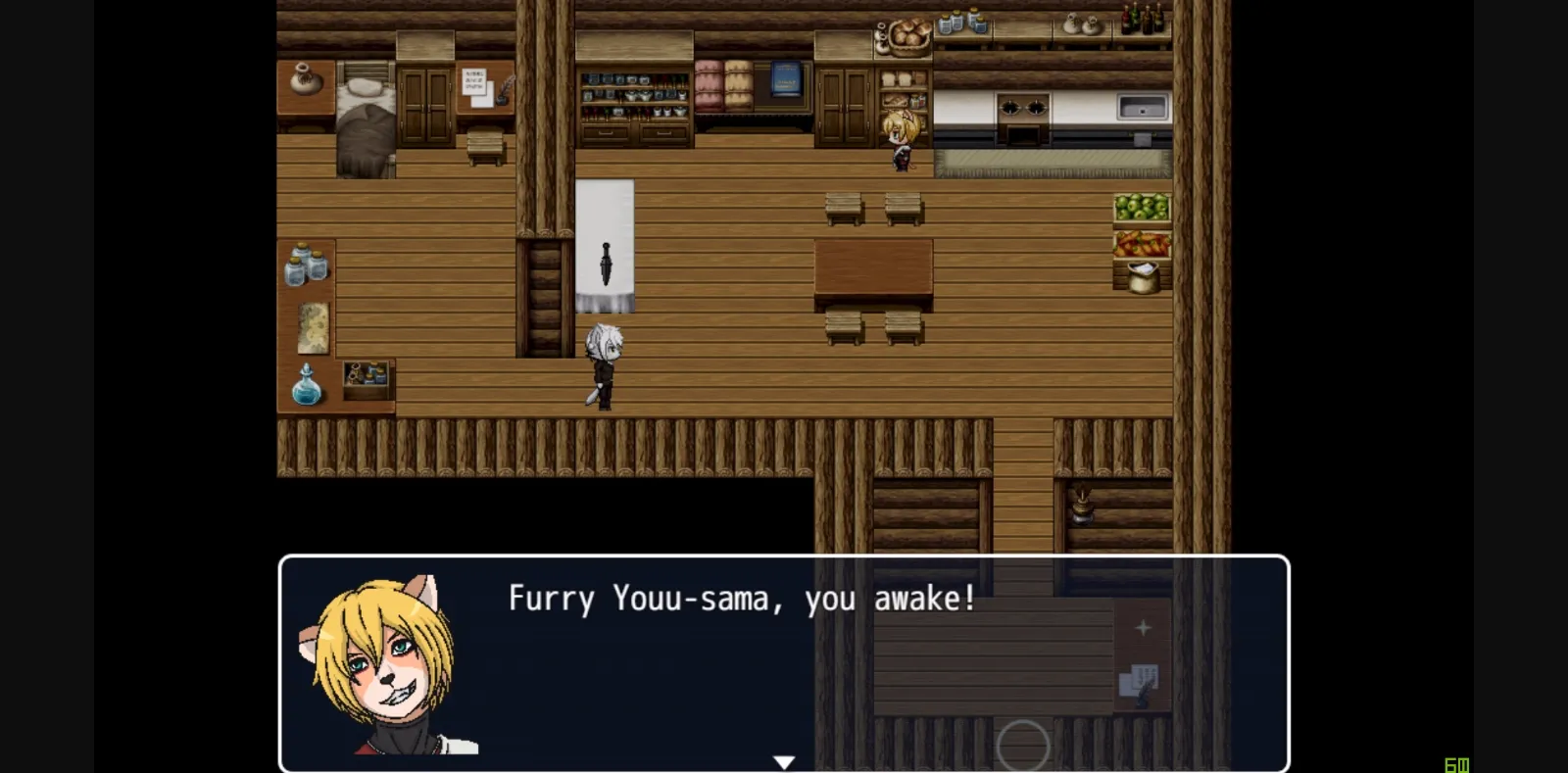Click the dialogue text box to advance

pyautogui.click(x=740, y=600)
